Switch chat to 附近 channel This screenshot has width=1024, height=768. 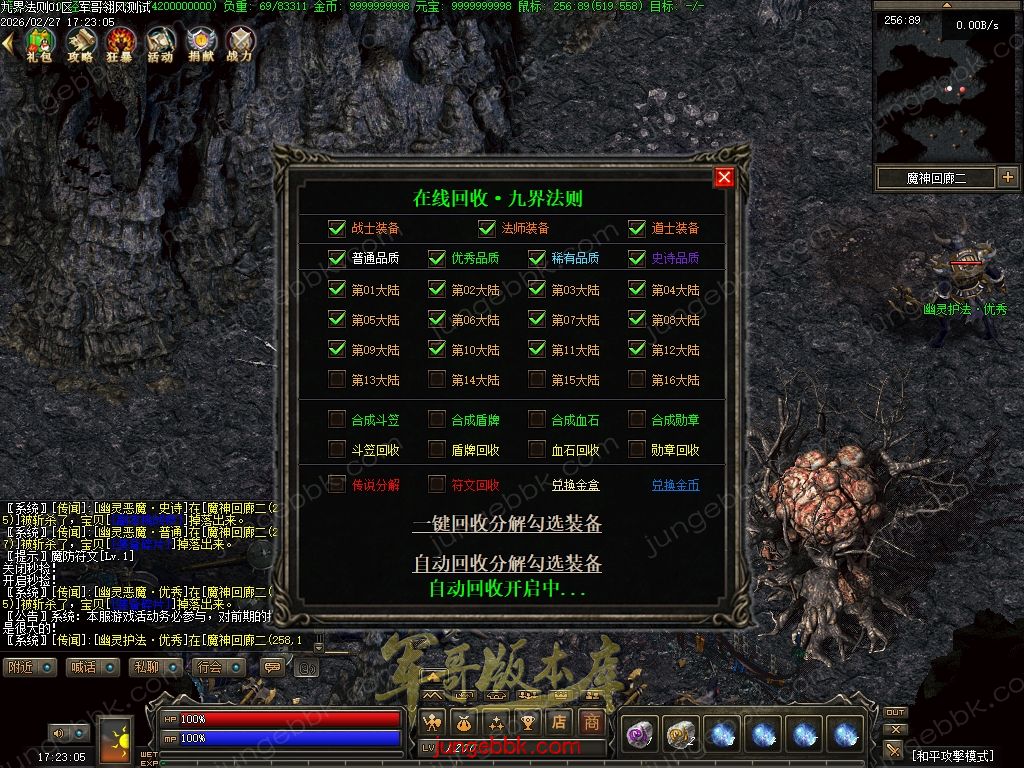point(29,667)
